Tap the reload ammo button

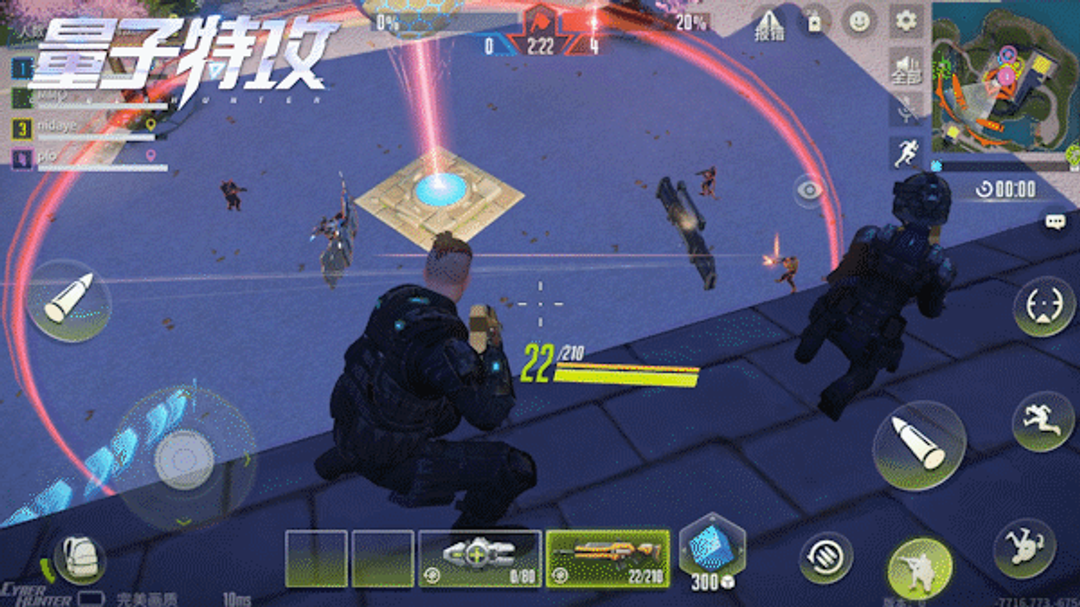(826, 557)
